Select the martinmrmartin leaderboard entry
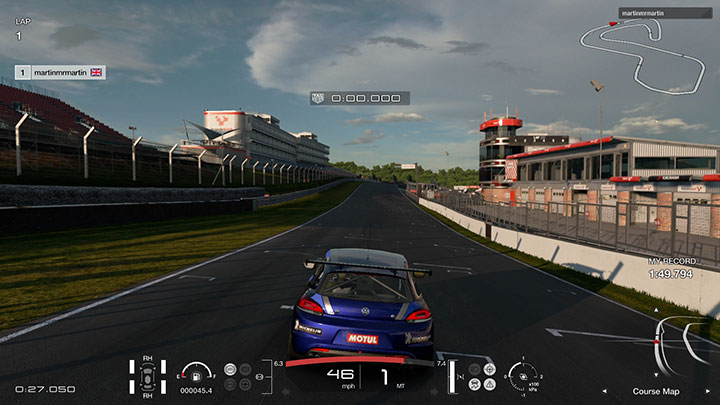Image resolution: width=720 pixels, height=405 pixels. tap(60, 72)
